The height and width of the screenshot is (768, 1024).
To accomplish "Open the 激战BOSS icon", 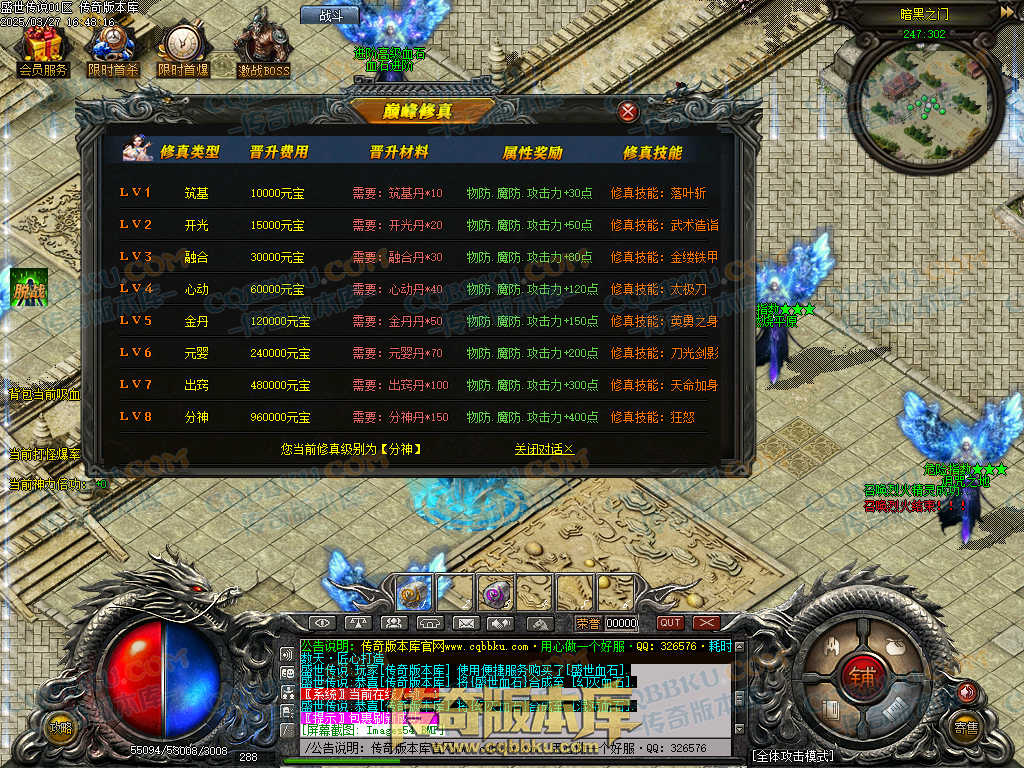I will click(x=263, y=48).
